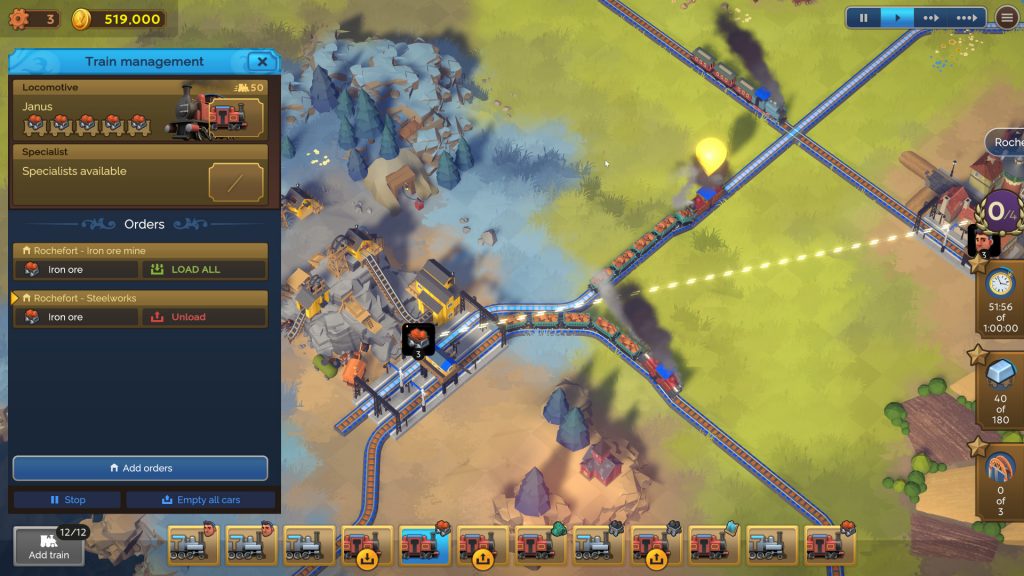The width and height of the screenshot is (1024, 576).
Task: Click the LOAD ALL order action
Action: [x=204, y=269]
